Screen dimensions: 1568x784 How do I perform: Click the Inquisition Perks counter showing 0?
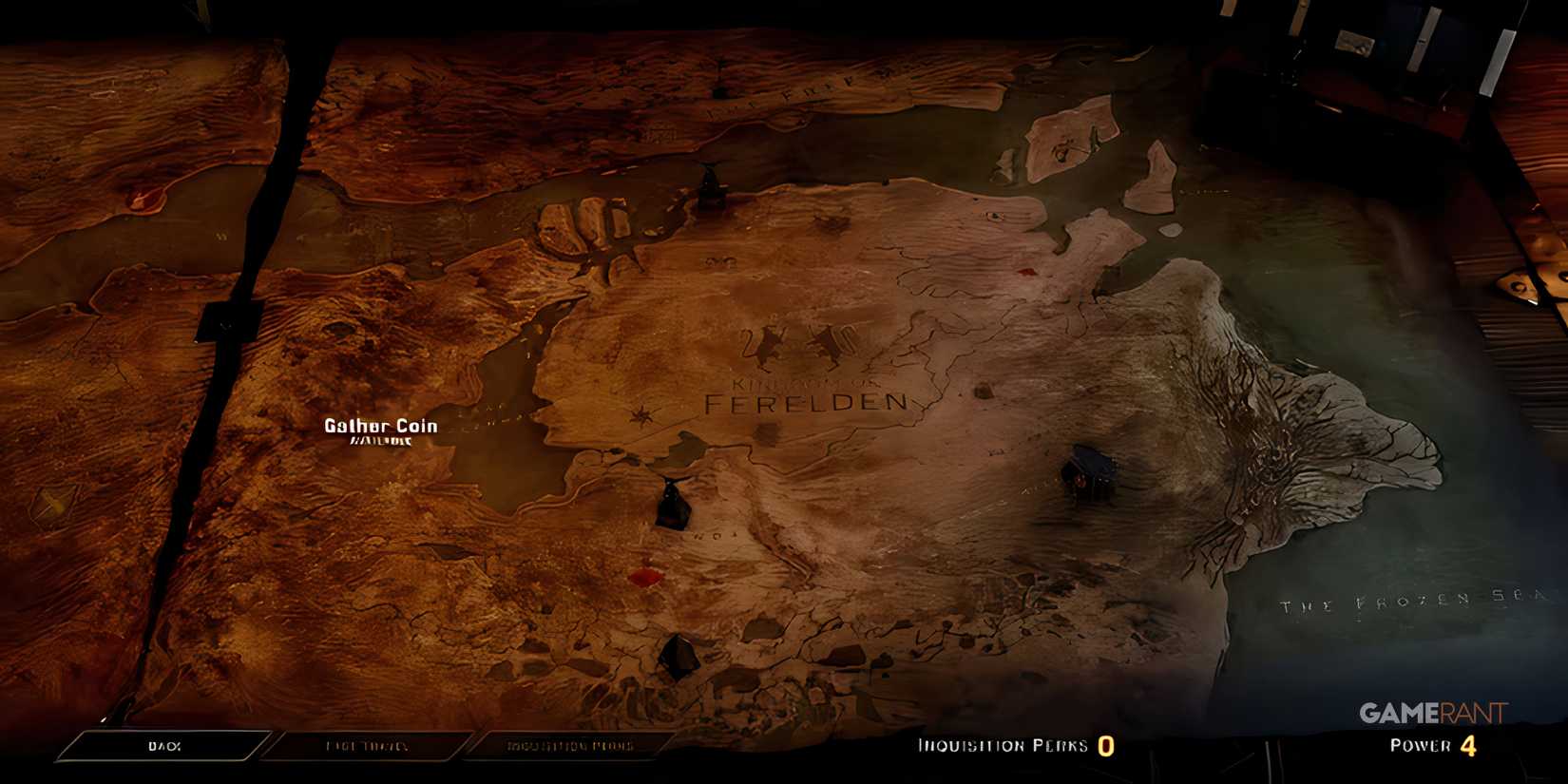point(1105,746)
